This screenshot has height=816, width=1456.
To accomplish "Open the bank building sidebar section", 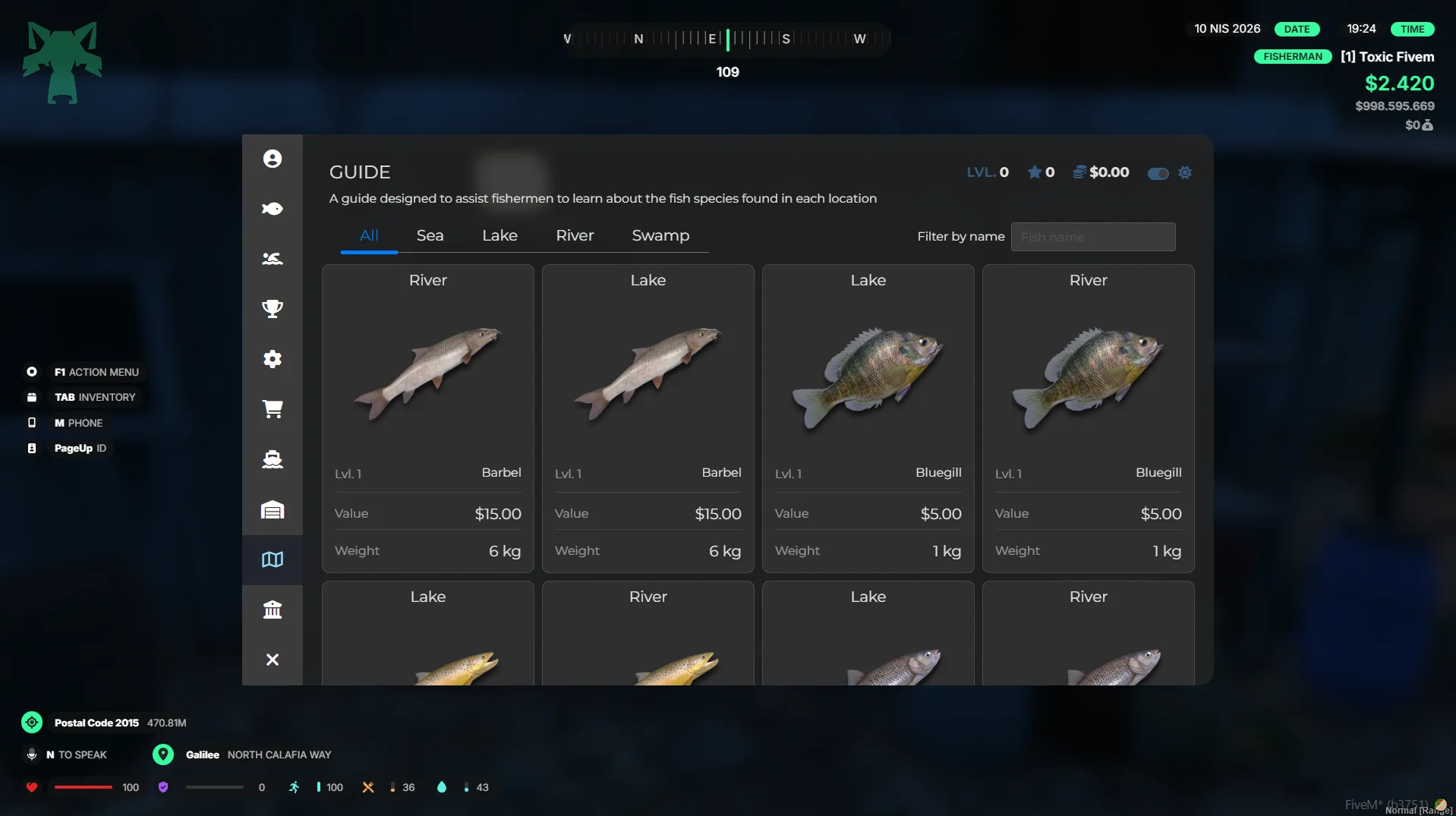I will point(273,610).
